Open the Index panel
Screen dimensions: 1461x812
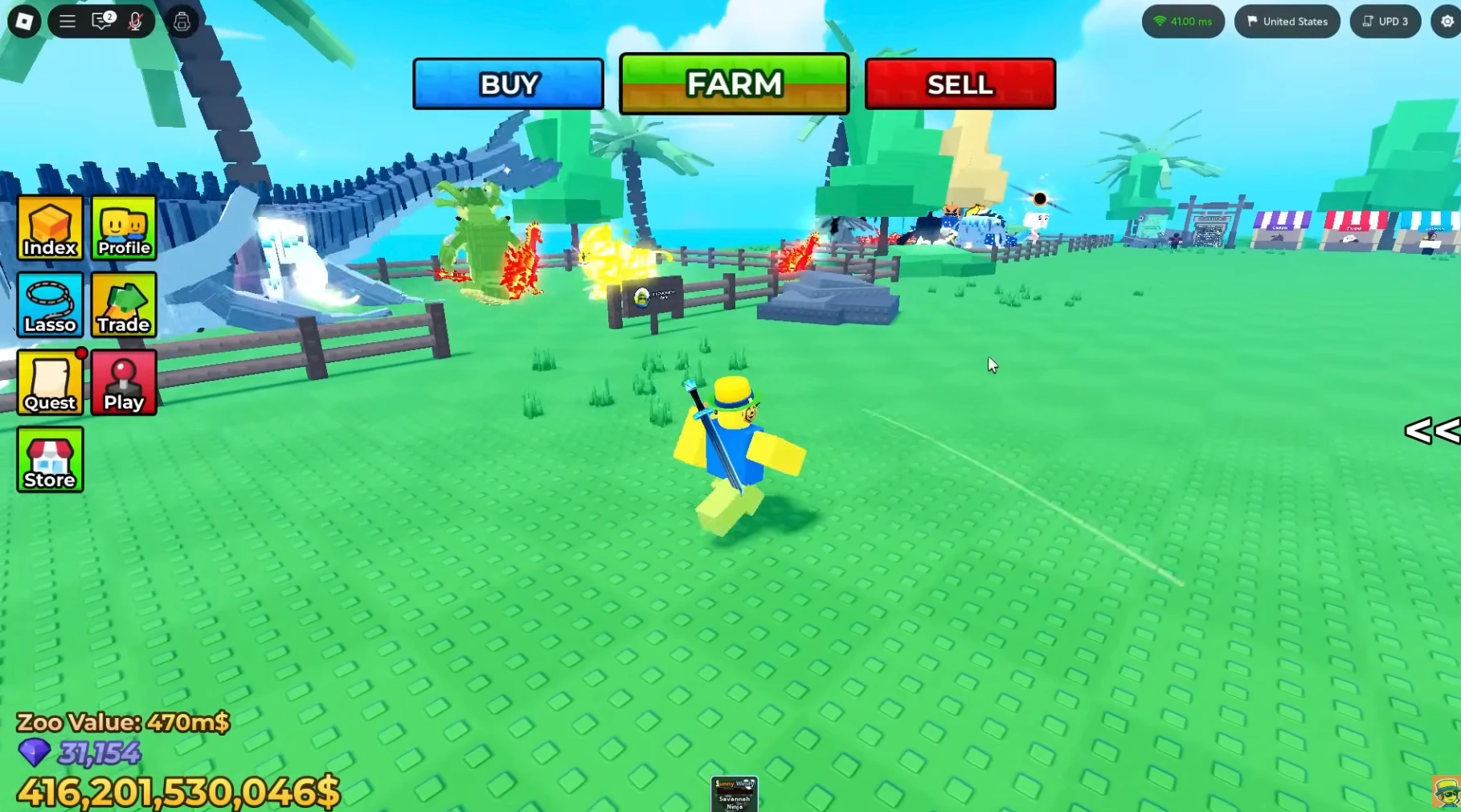tap(50, 229)
